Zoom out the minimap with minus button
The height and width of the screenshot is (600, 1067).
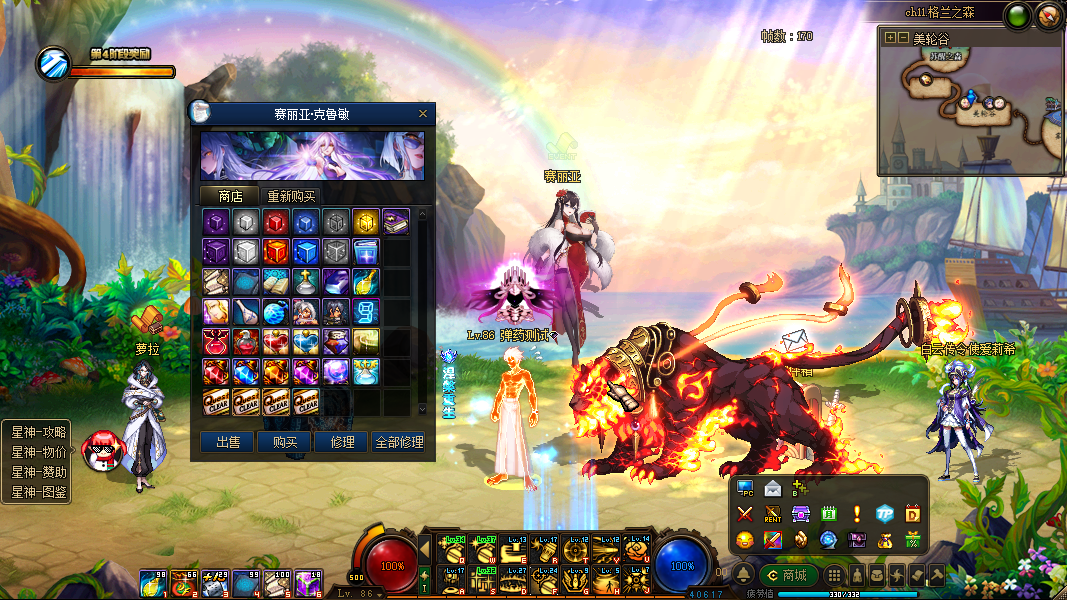(902, 38)
